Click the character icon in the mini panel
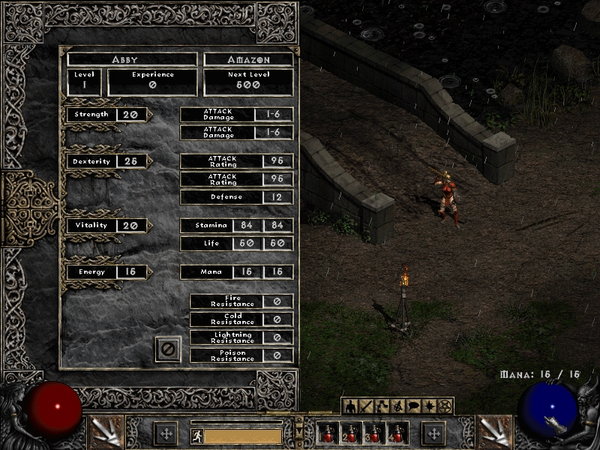Screen dimensions: 600x450 (x=350, y=406)
